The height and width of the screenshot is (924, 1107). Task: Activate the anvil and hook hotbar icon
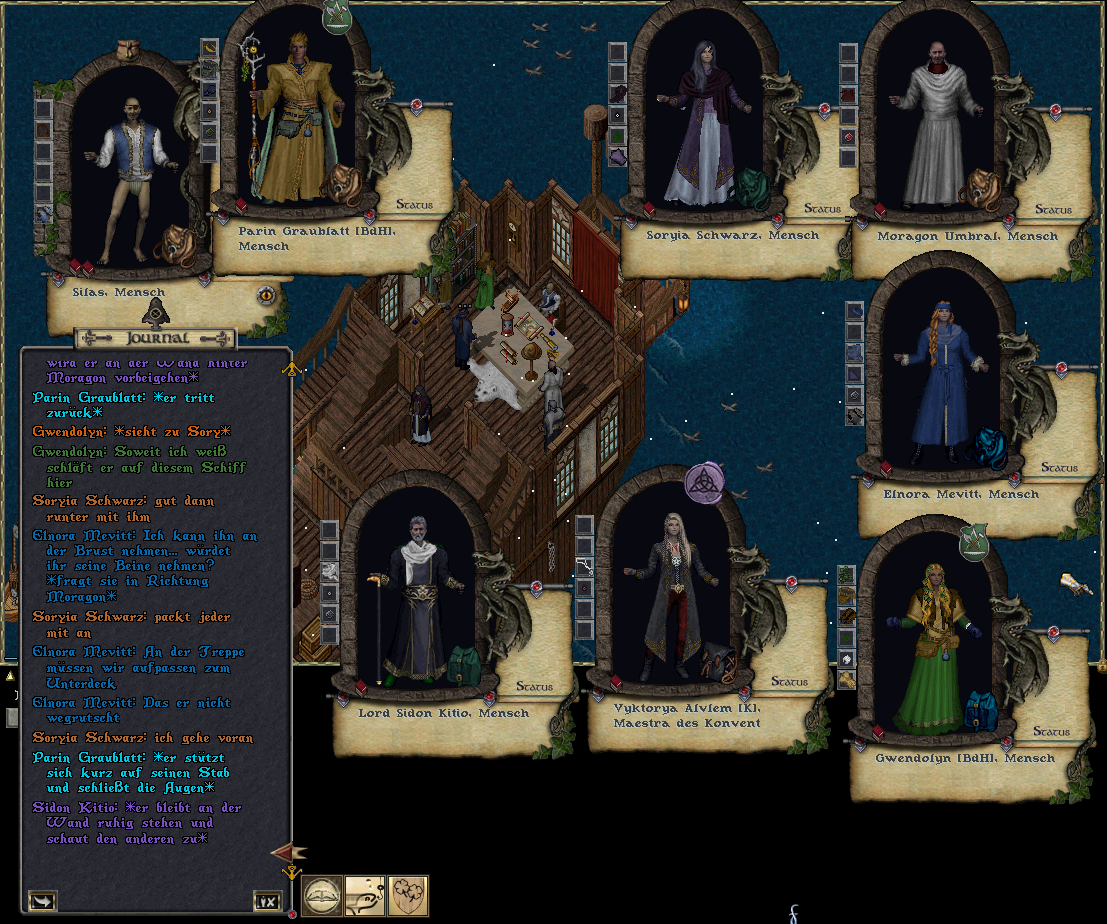[365, 896]
